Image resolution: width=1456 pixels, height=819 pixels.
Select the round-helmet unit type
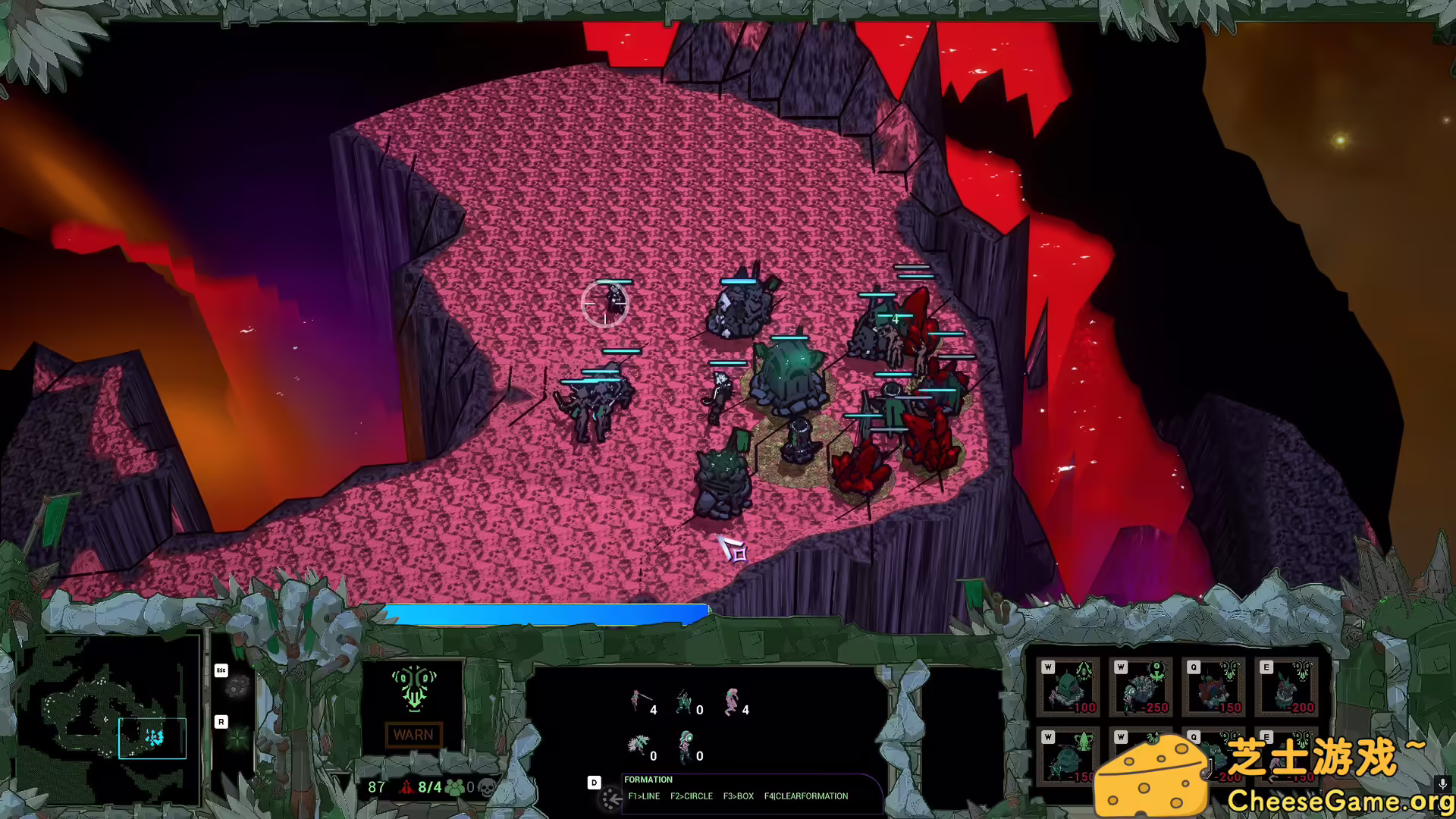point(686,745)
